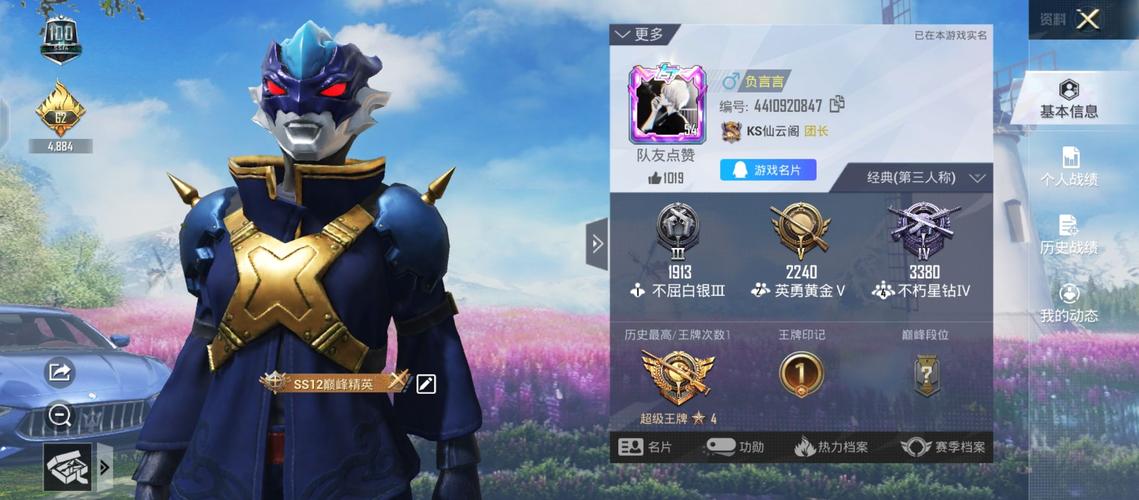Share the profile with the share icon
Image resolution: width=1139 pixels, height=500 pixels.
[60, 372]
